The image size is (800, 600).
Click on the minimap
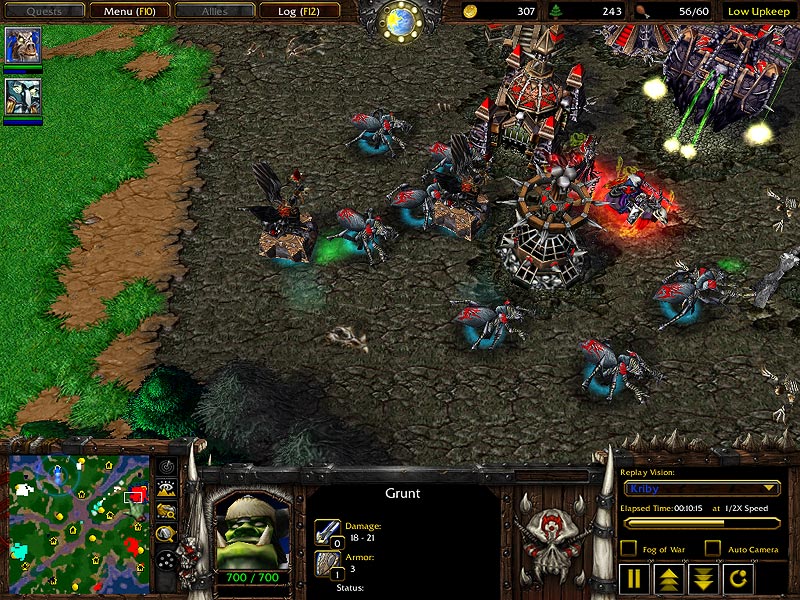coord(78,521)
